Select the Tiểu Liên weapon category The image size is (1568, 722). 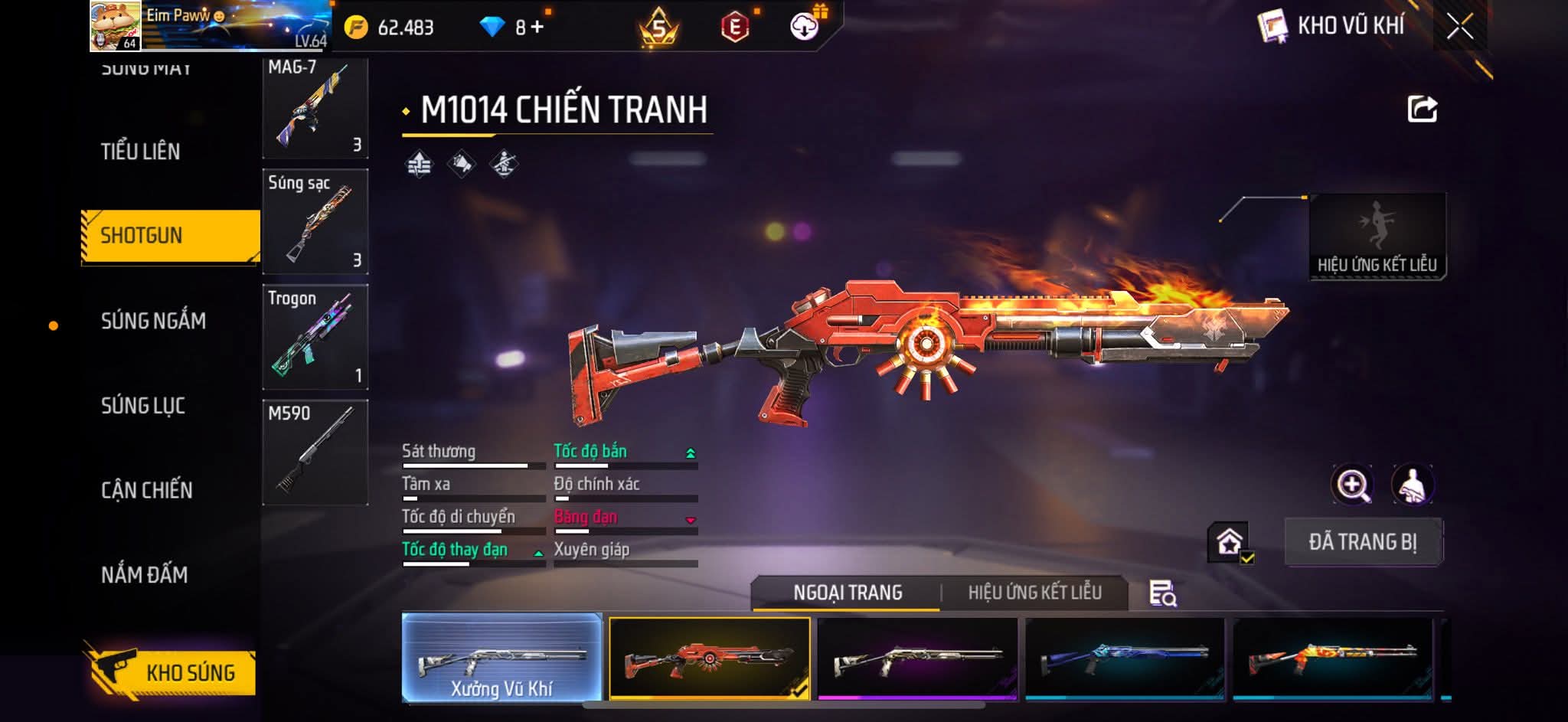click(141, 152)
